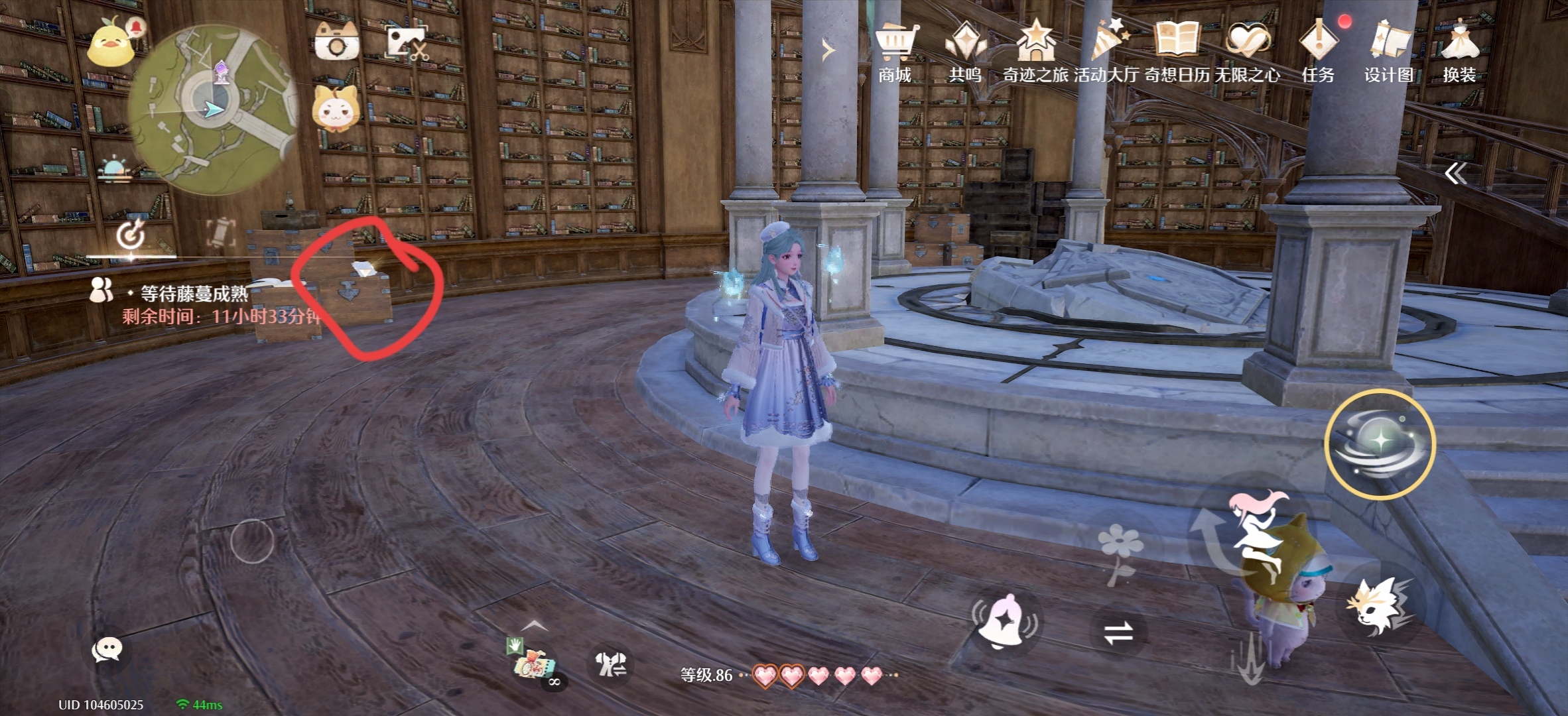Open the 共鸣 resonance menu
1568x716 pixels.
(965, 52)
